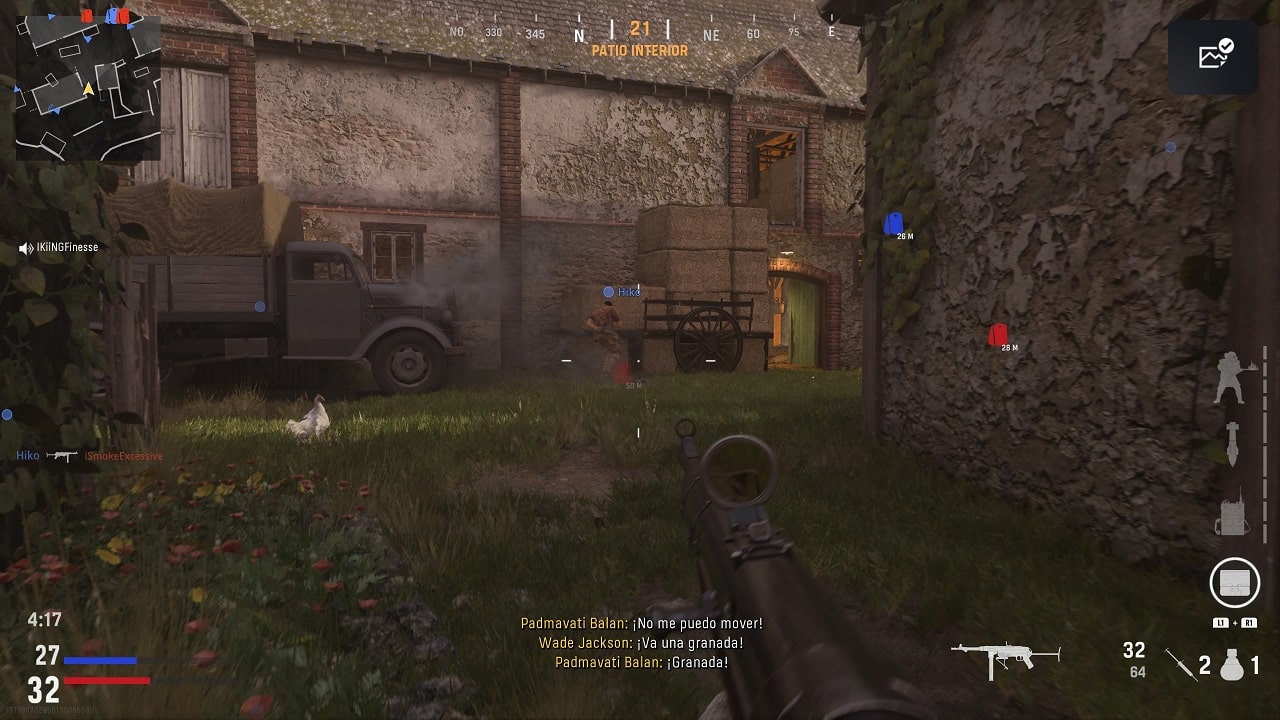The height and width of the screenshot is (720, 1280).
Task: Click the red flag objective marker
Action: tap(998, 335)
